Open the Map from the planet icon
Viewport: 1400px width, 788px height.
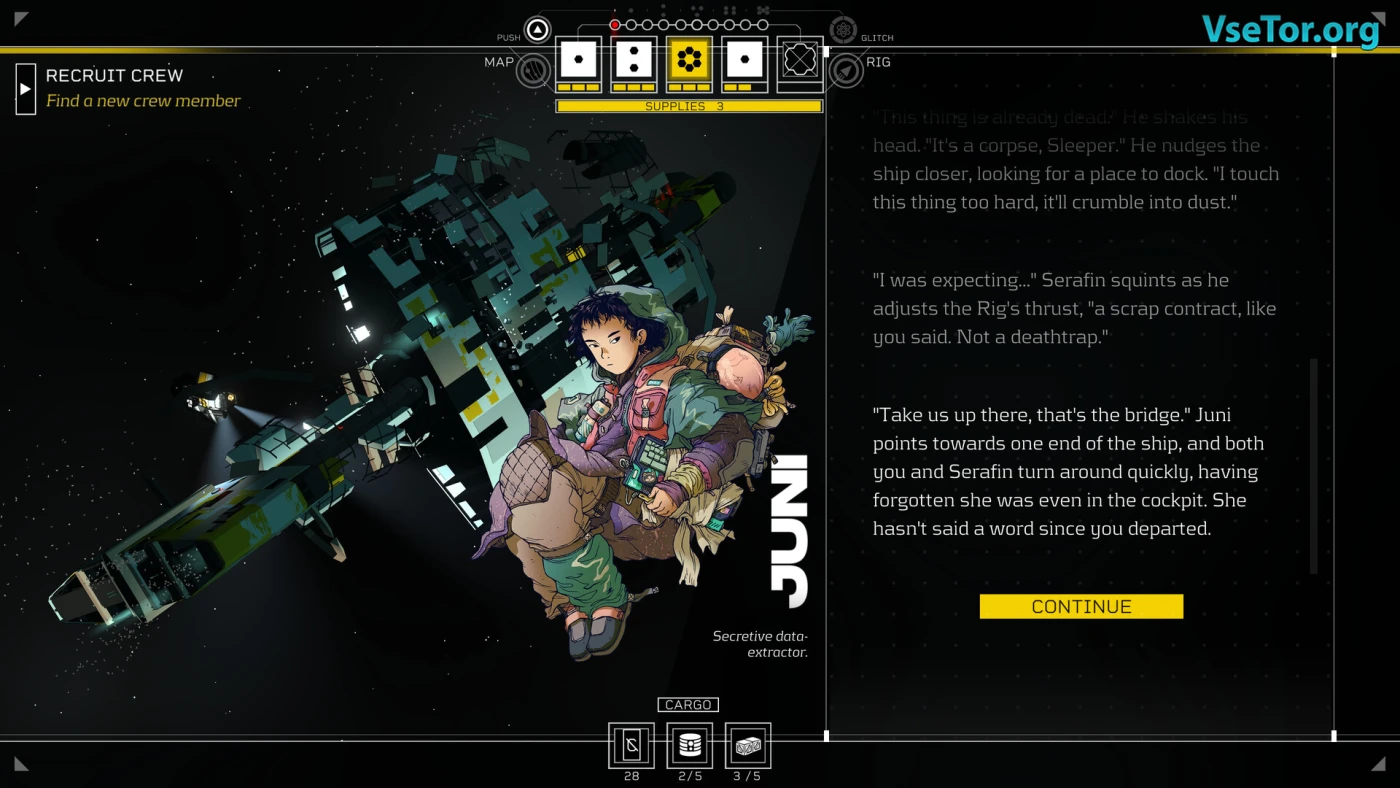tap(534, 70)
